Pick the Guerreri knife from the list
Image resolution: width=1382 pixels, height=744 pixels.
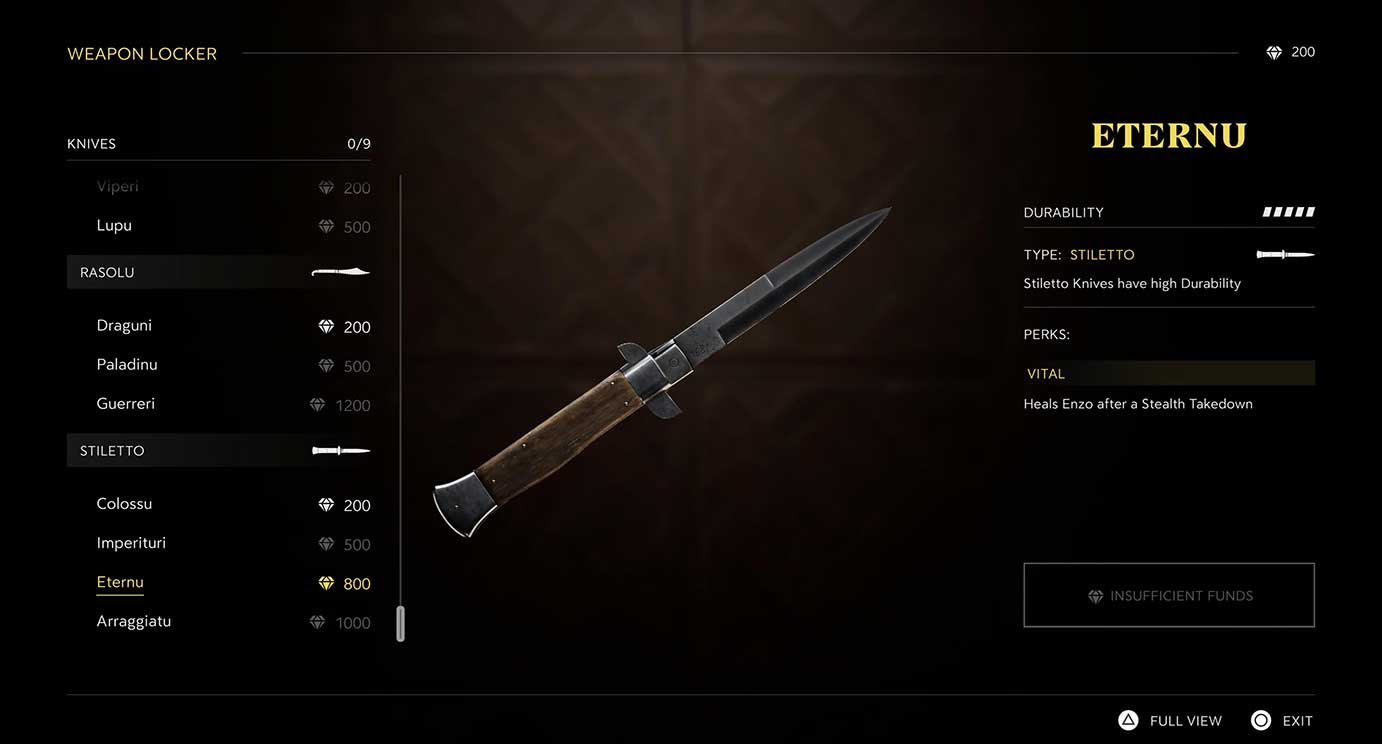point(126,404)
